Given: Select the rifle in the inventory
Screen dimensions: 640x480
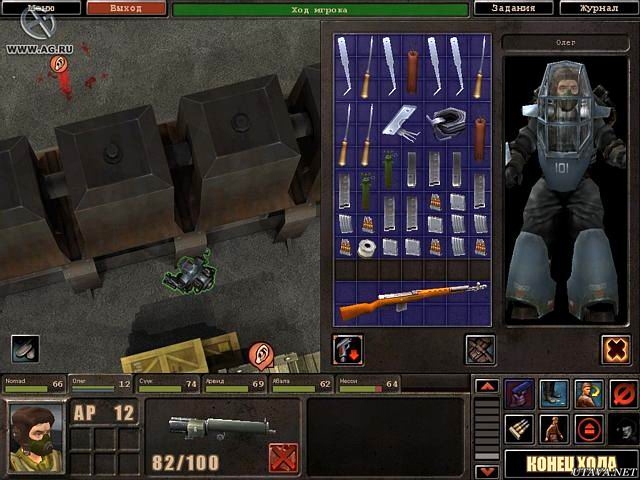Looking at the screenshot, I should pos(412,300).
